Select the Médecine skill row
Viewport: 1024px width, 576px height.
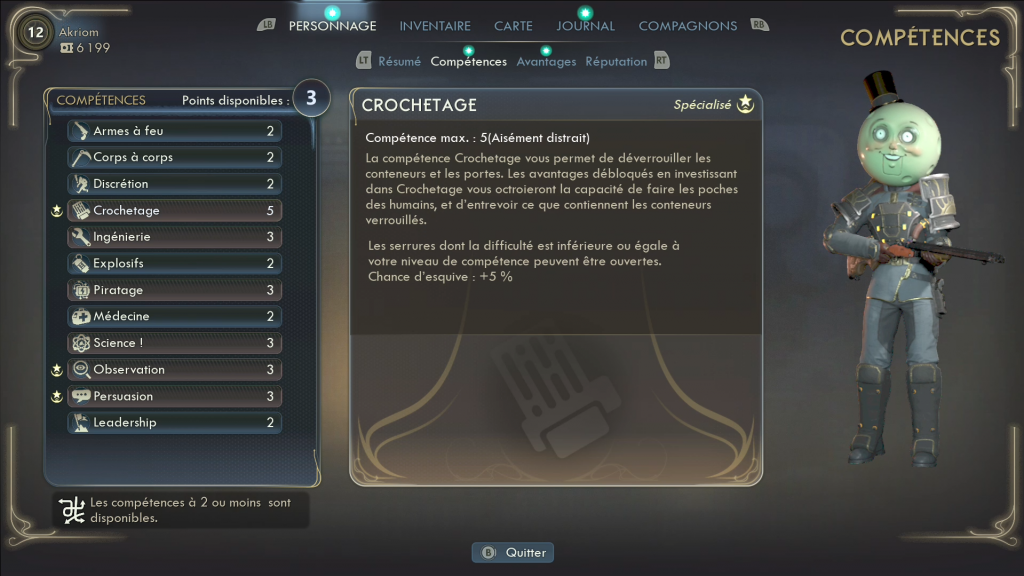click(174, 317)
